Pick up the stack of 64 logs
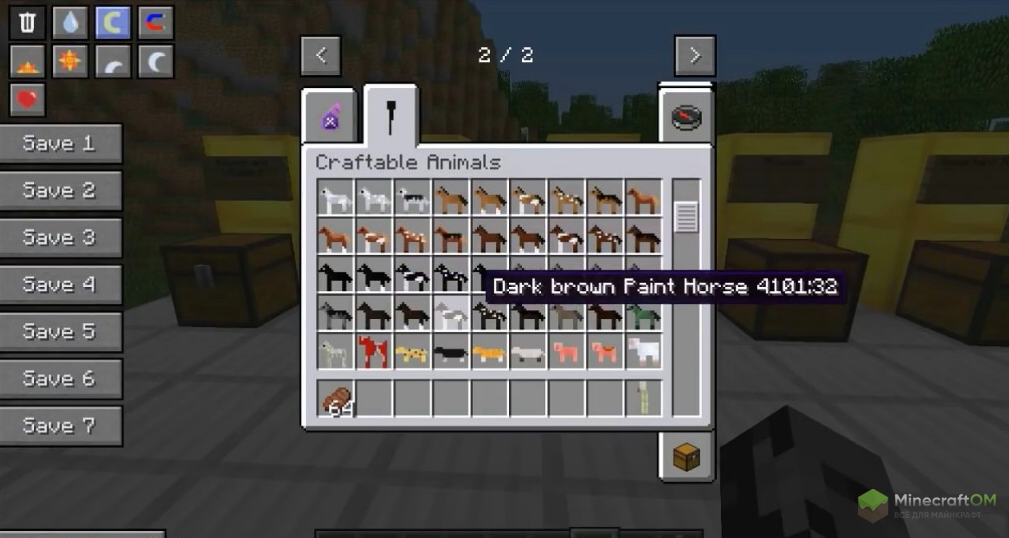This screenshot has width=1009, height=538. tap(337, 399)
